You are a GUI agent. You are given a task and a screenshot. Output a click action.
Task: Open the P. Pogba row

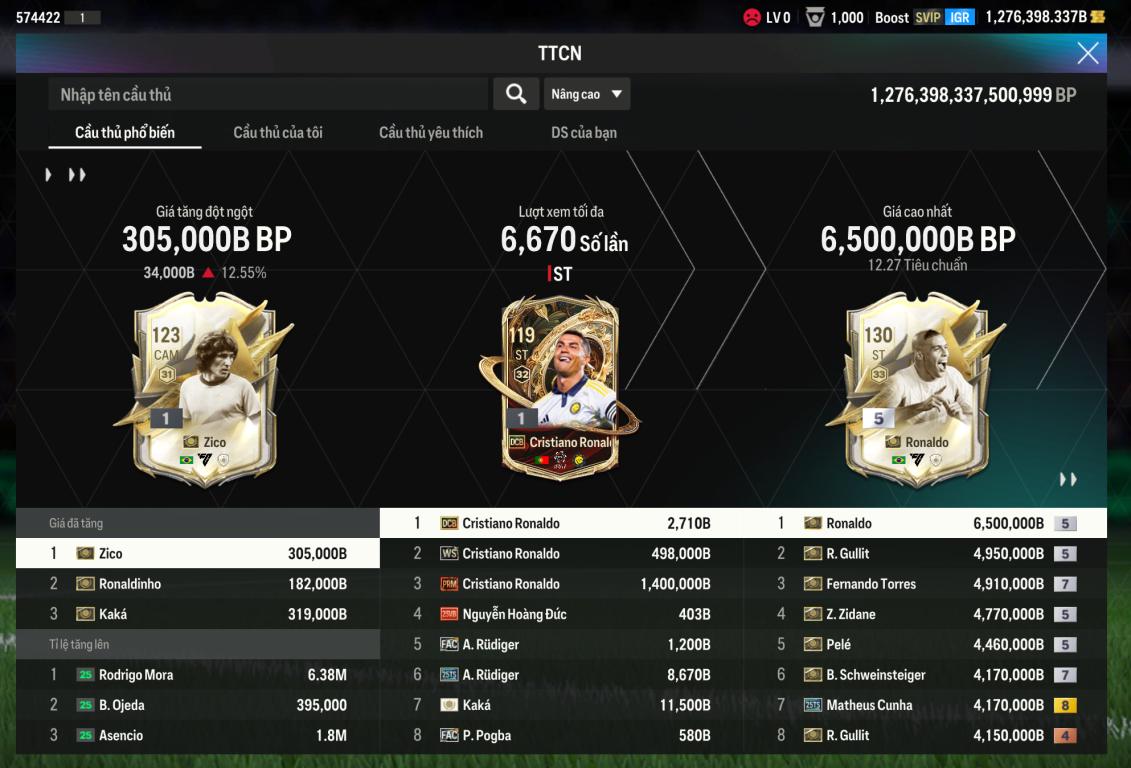(561, 735)
